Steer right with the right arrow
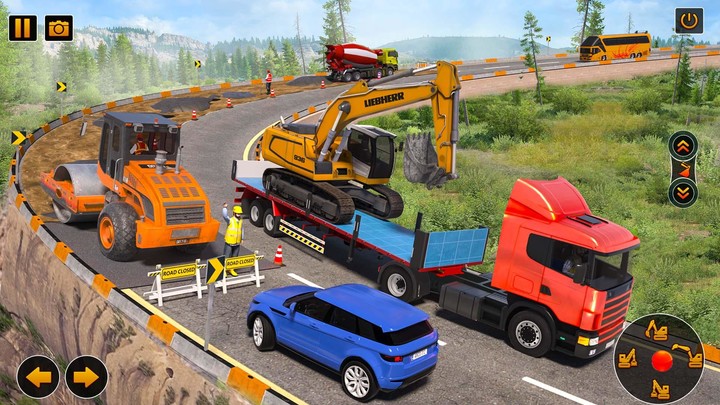 [87, 377]
